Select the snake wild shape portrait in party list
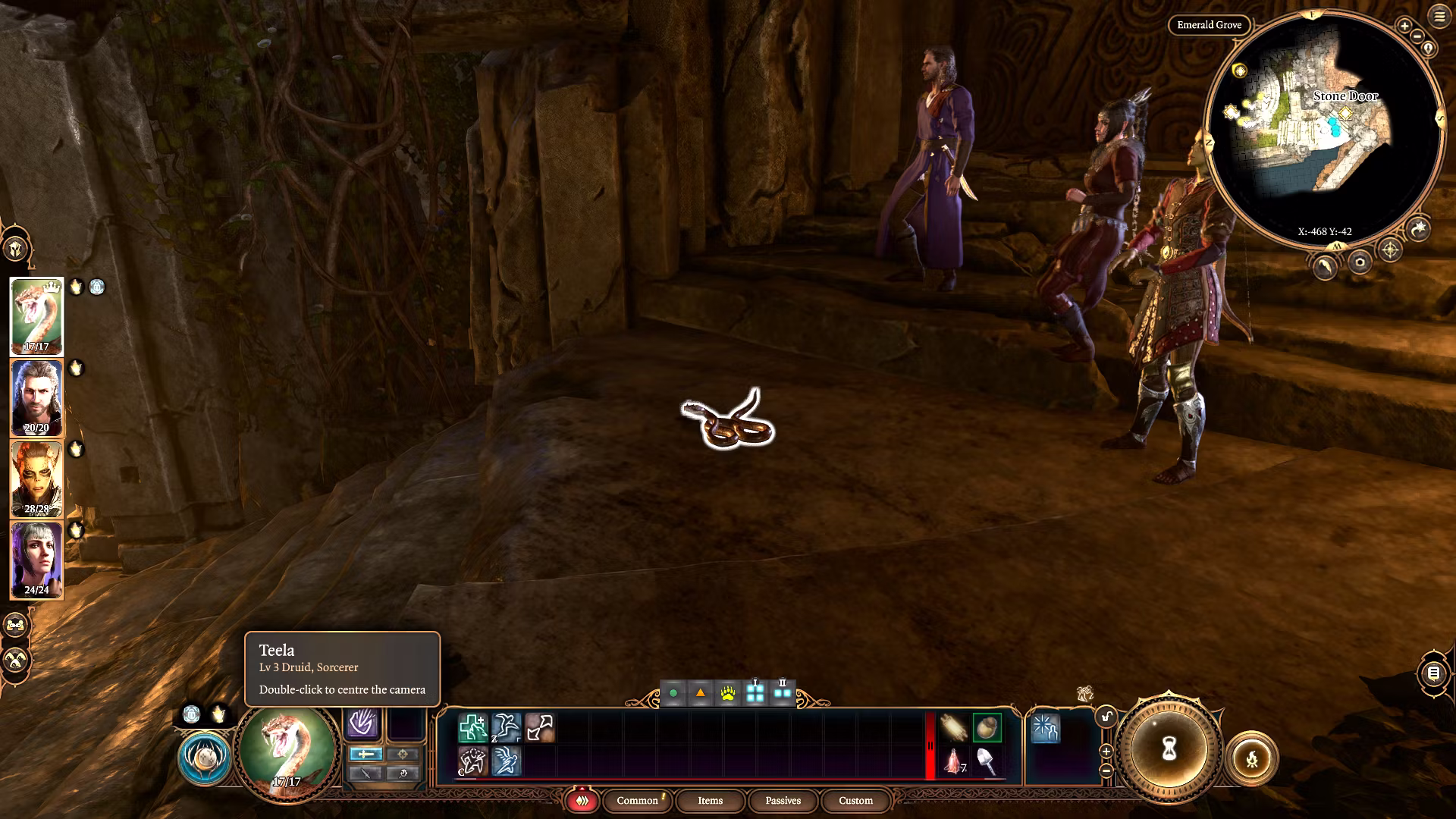 [x=36, y=316]
